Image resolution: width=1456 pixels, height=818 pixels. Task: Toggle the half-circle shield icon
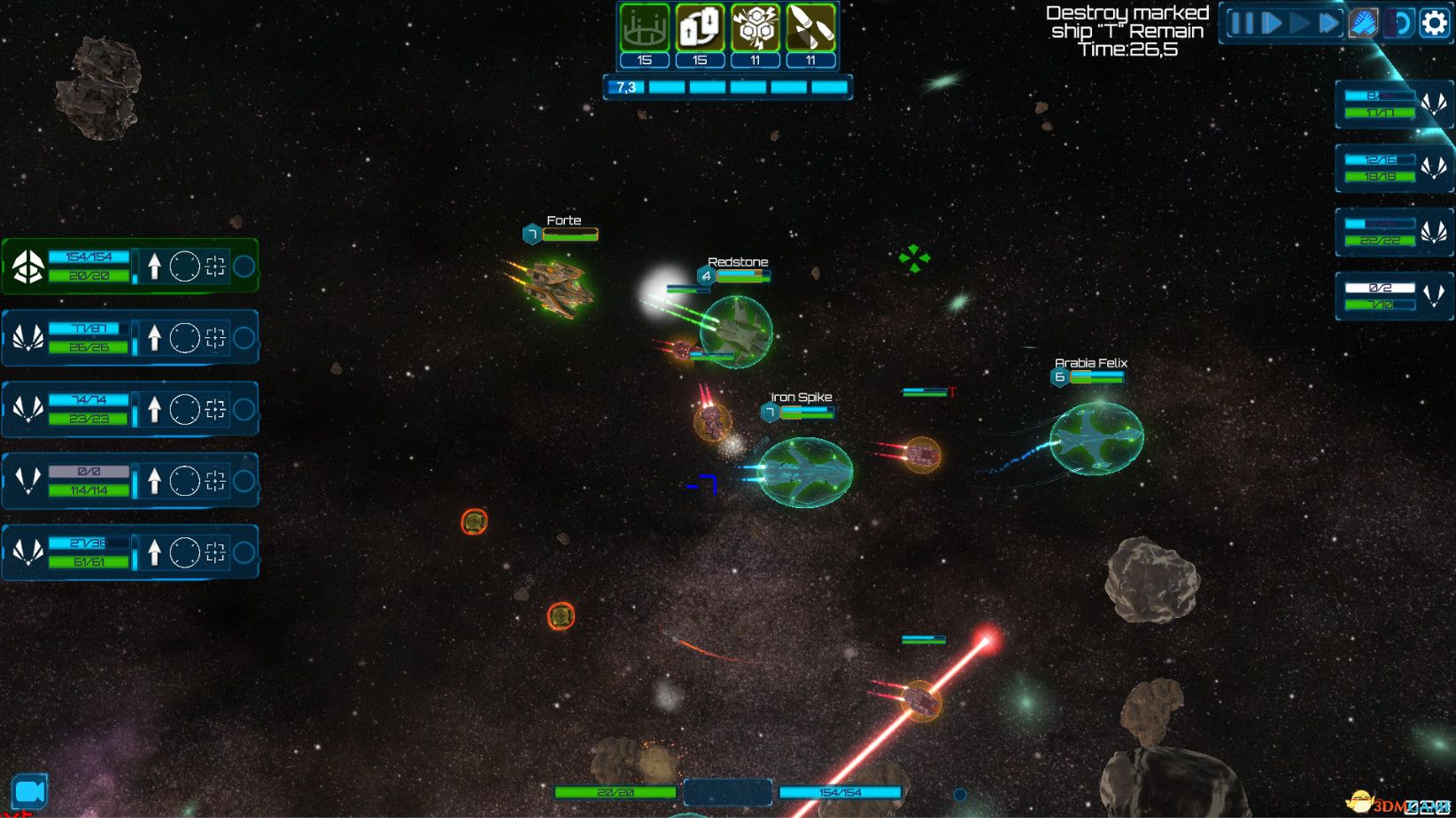click(1401, 23)
